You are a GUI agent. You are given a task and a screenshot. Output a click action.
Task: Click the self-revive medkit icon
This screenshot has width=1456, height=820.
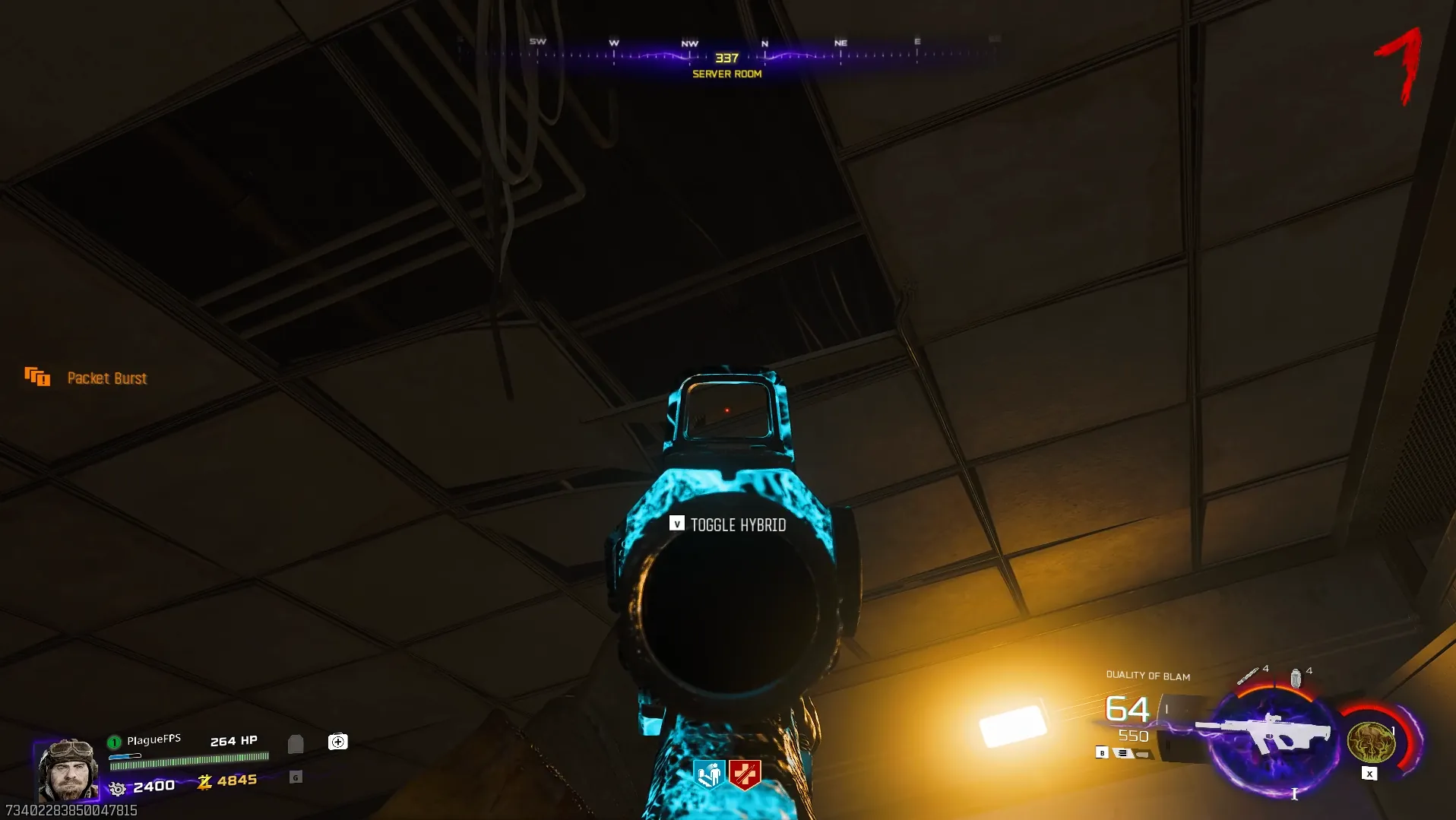click(x=337, y=742)
